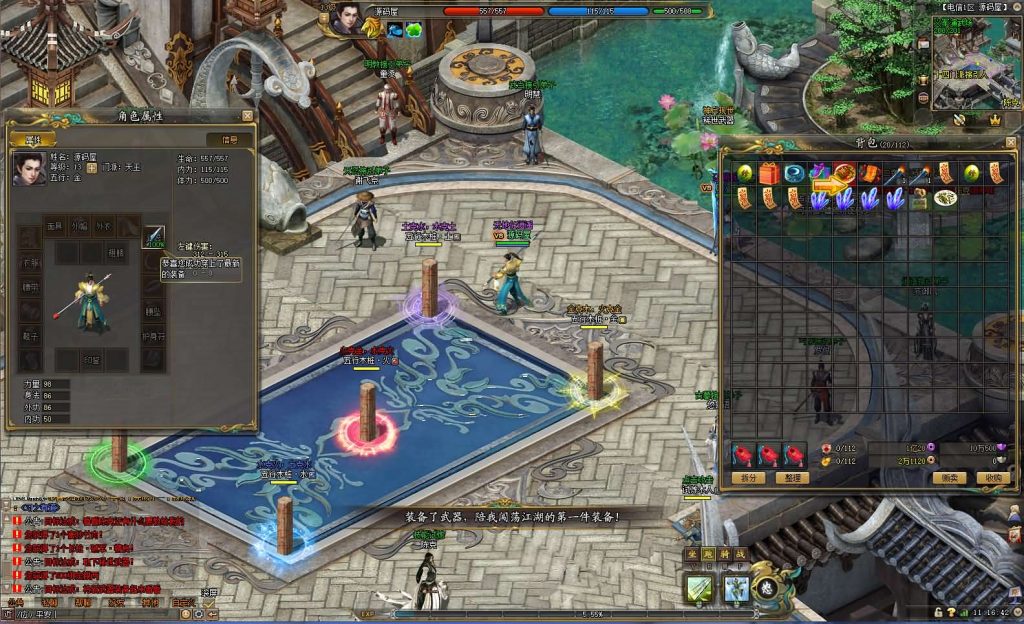Image resolution: width=1024 pixels, height=624 pixels.
Task: Select the bowl of food item
Action: click(x=946, y=198)
